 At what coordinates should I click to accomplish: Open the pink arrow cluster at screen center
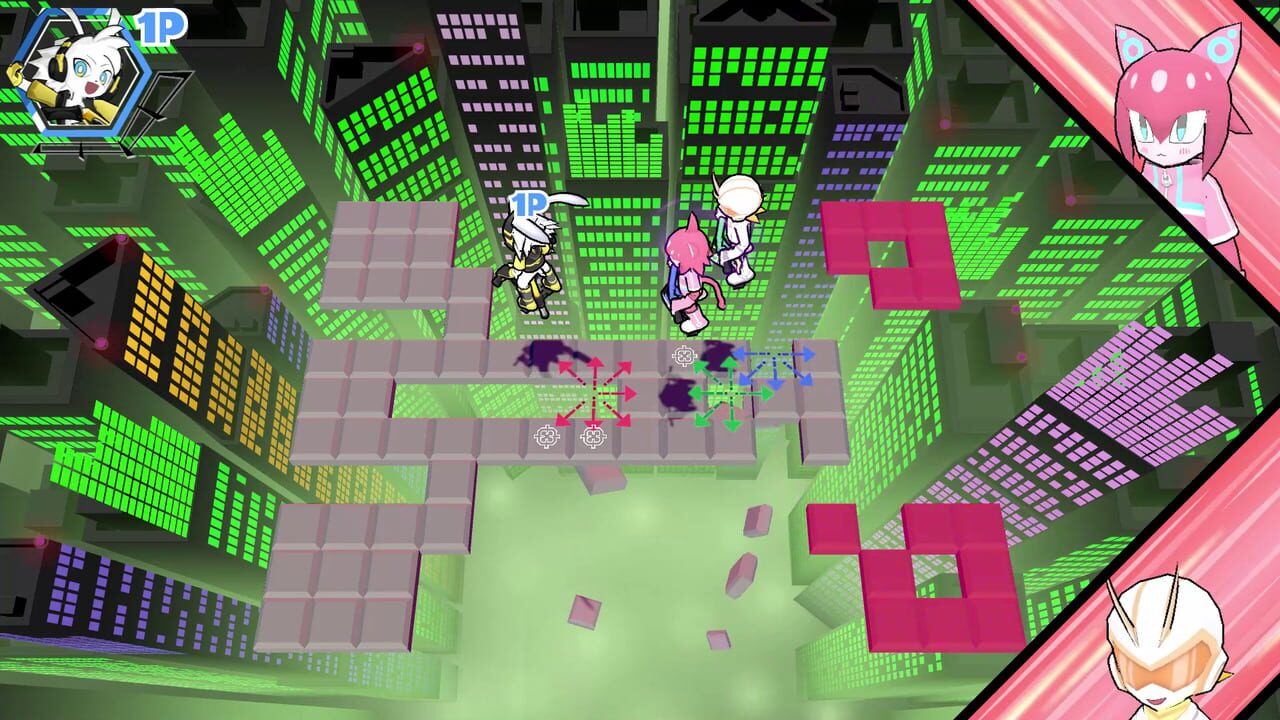594,395
